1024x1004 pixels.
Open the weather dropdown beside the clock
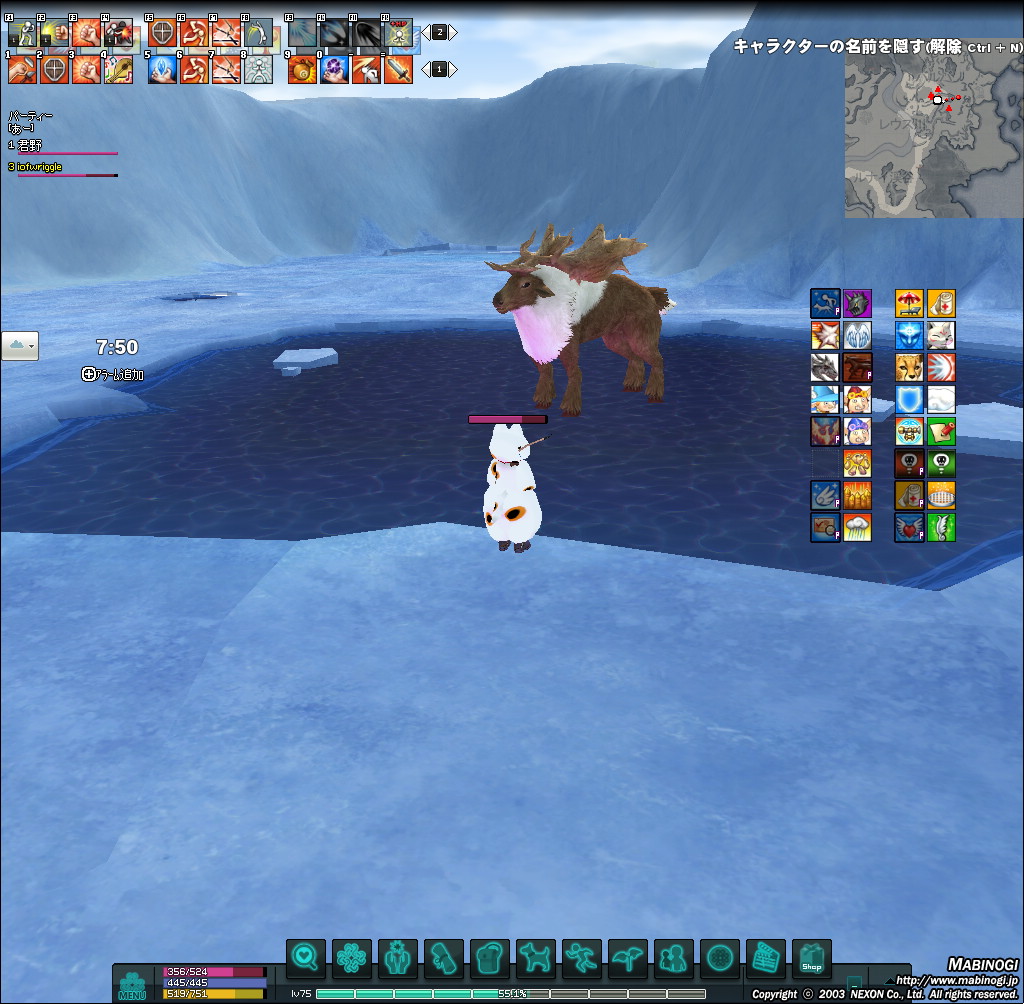click(x=20, y=346)
